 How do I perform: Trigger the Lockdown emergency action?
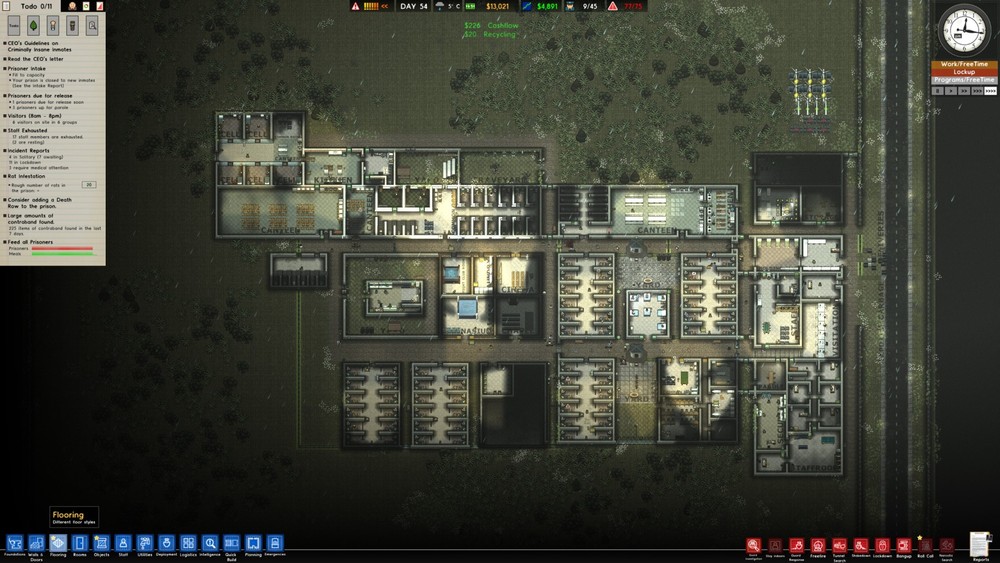pyautogui.click(x=883, y=546)
